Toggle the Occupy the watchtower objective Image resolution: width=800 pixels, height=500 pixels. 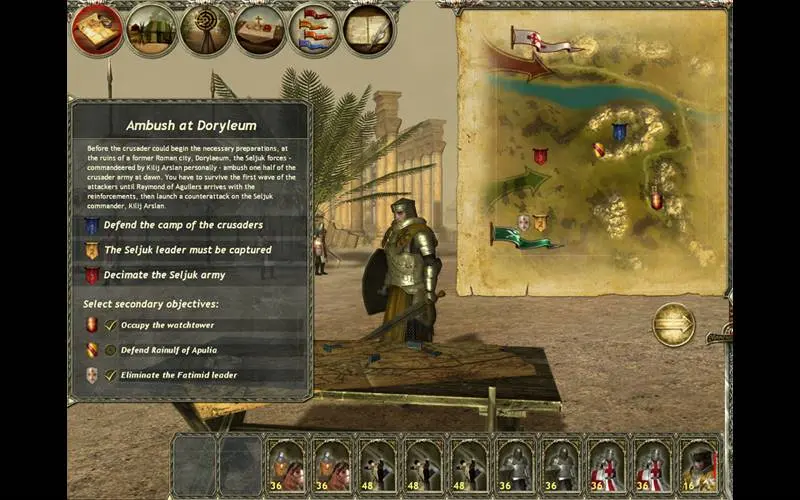point(111,325)
